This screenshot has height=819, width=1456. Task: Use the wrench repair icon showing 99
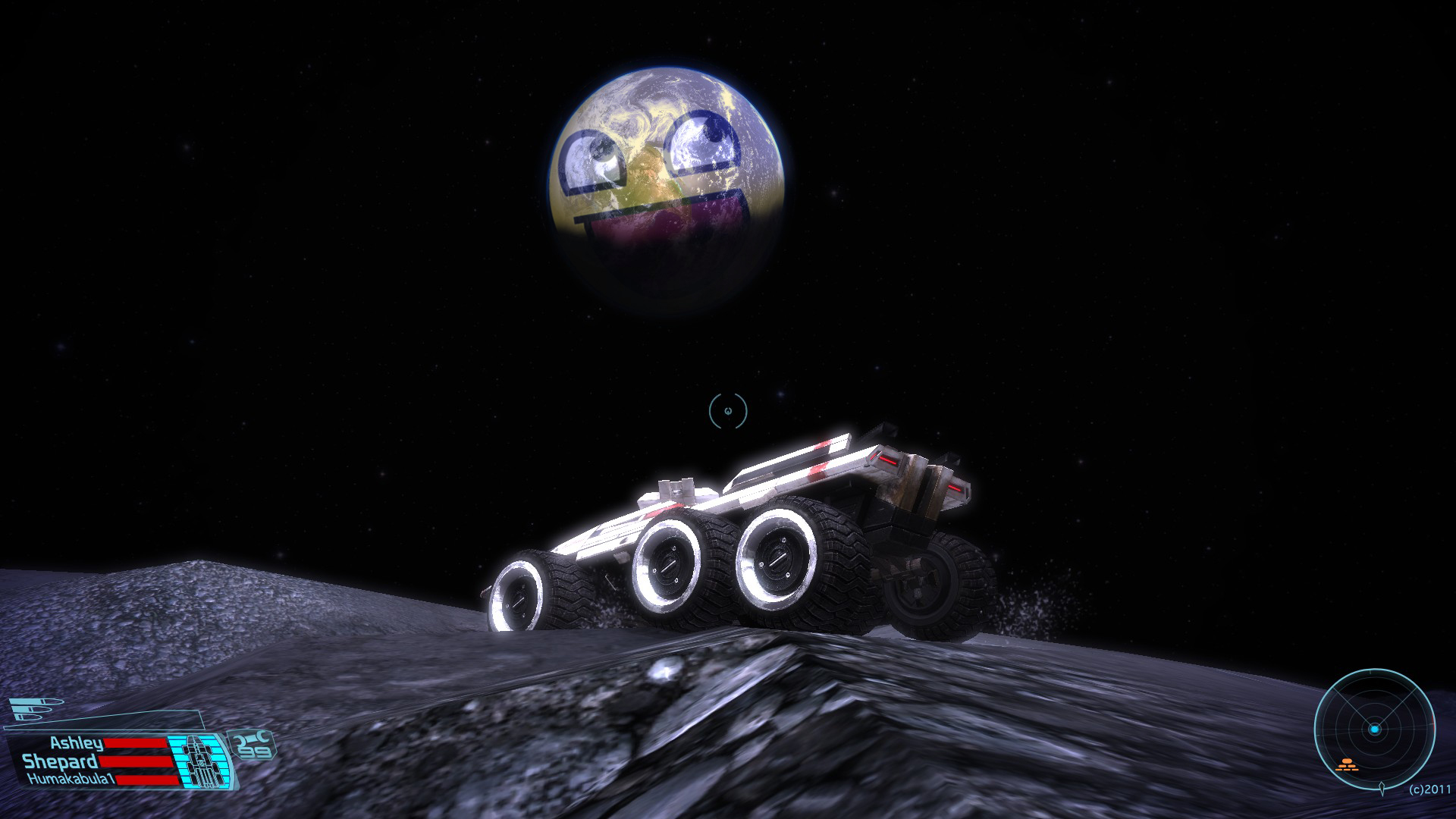(255, 746)
